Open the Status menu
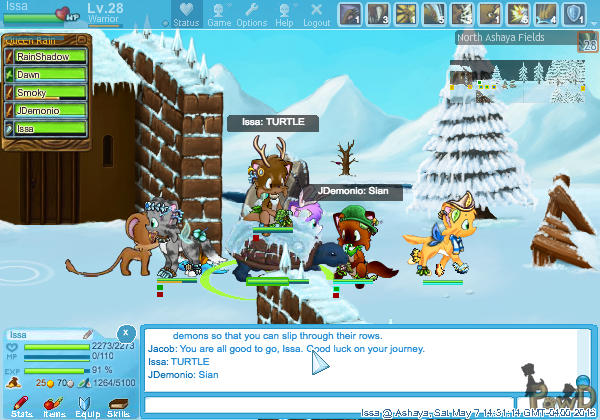This screenshot has width=600, height=420. 184,15
